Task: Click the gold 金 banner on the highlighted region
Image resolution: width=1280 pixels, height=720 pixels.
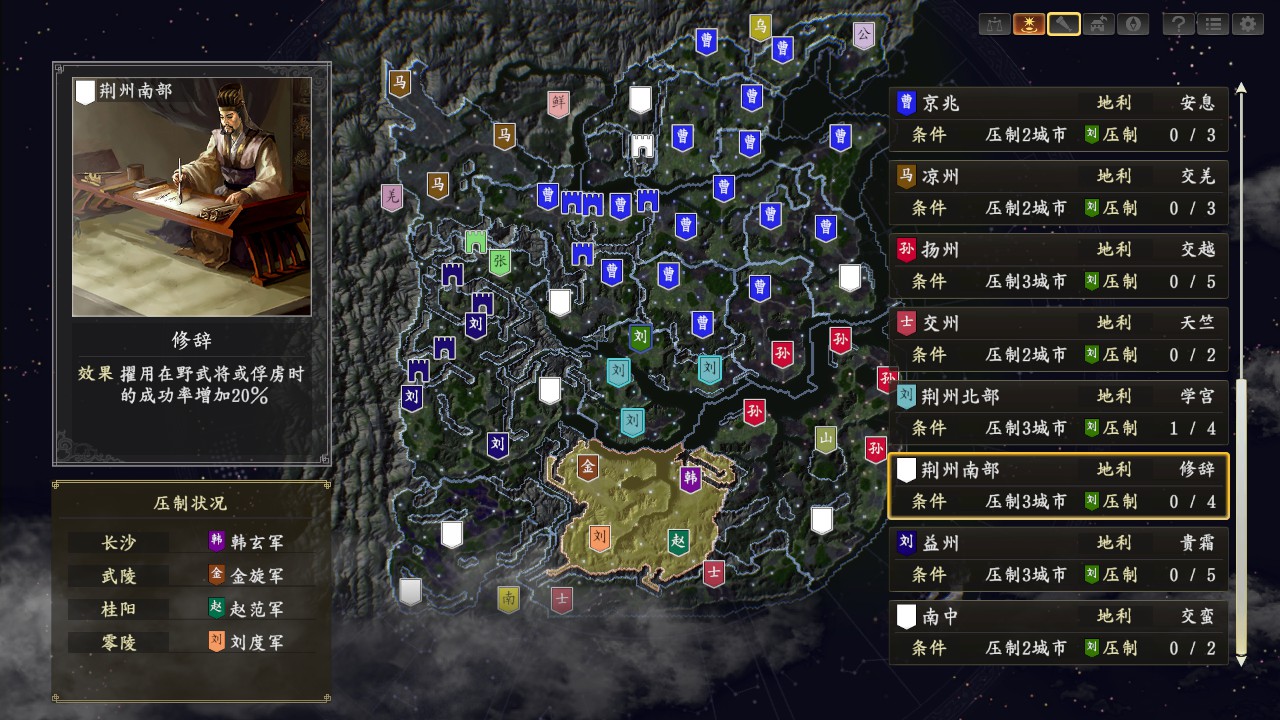Action: tap(586, 464)
